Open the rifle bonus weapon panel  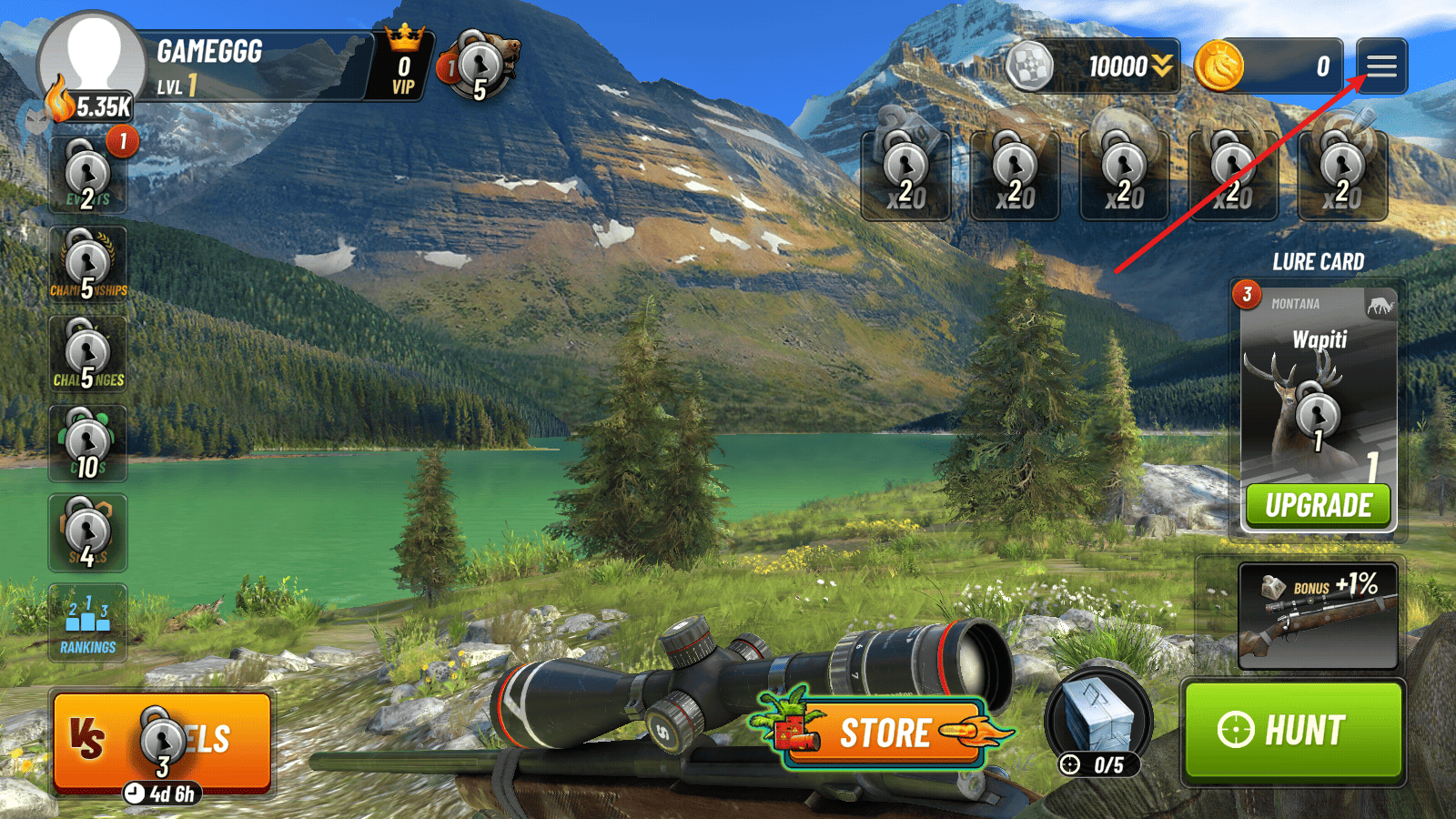coord(1317,616)
